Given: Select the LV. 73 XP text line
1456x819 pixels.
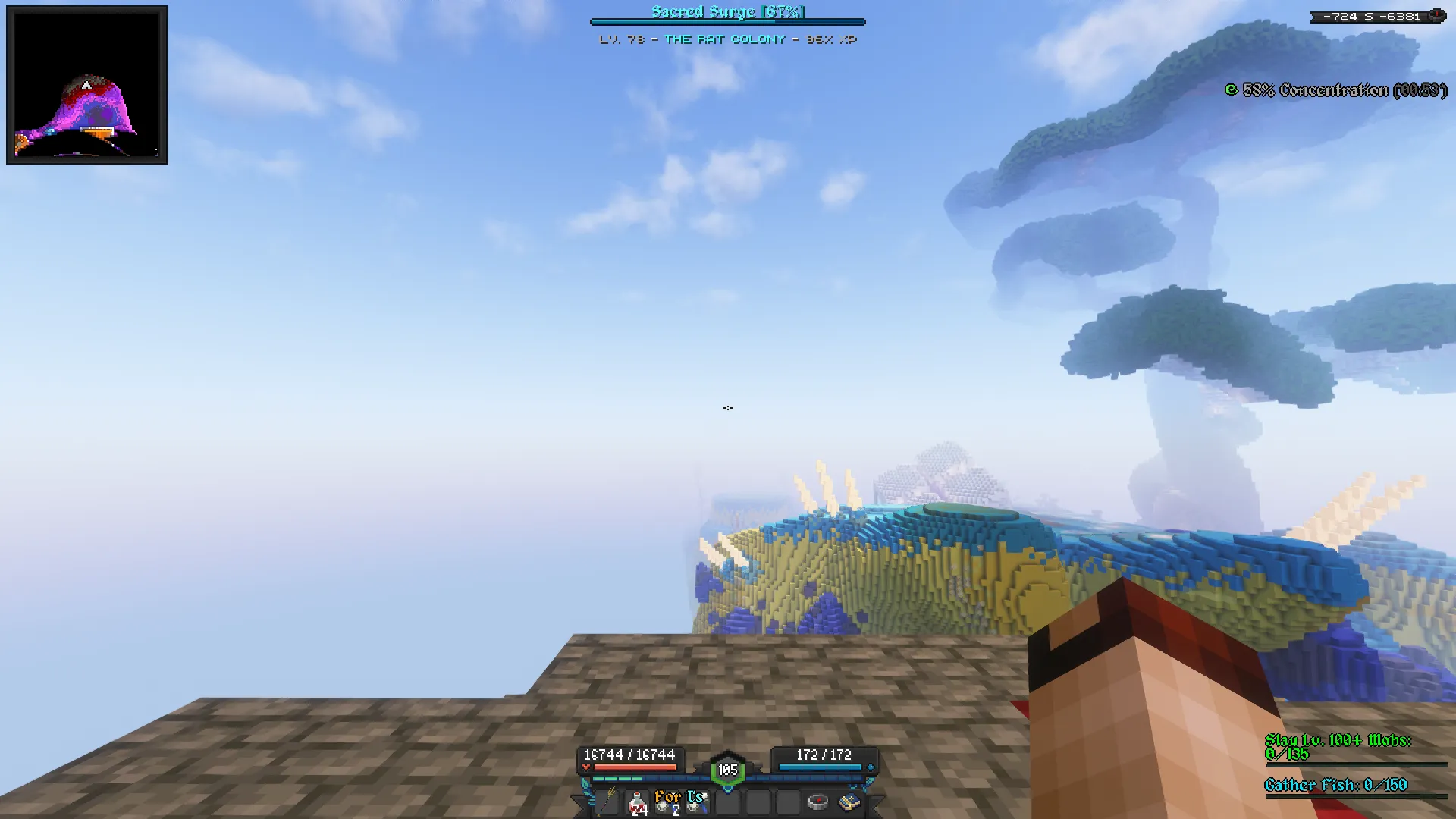Looking at the screenshot, I should coord(620,39).
